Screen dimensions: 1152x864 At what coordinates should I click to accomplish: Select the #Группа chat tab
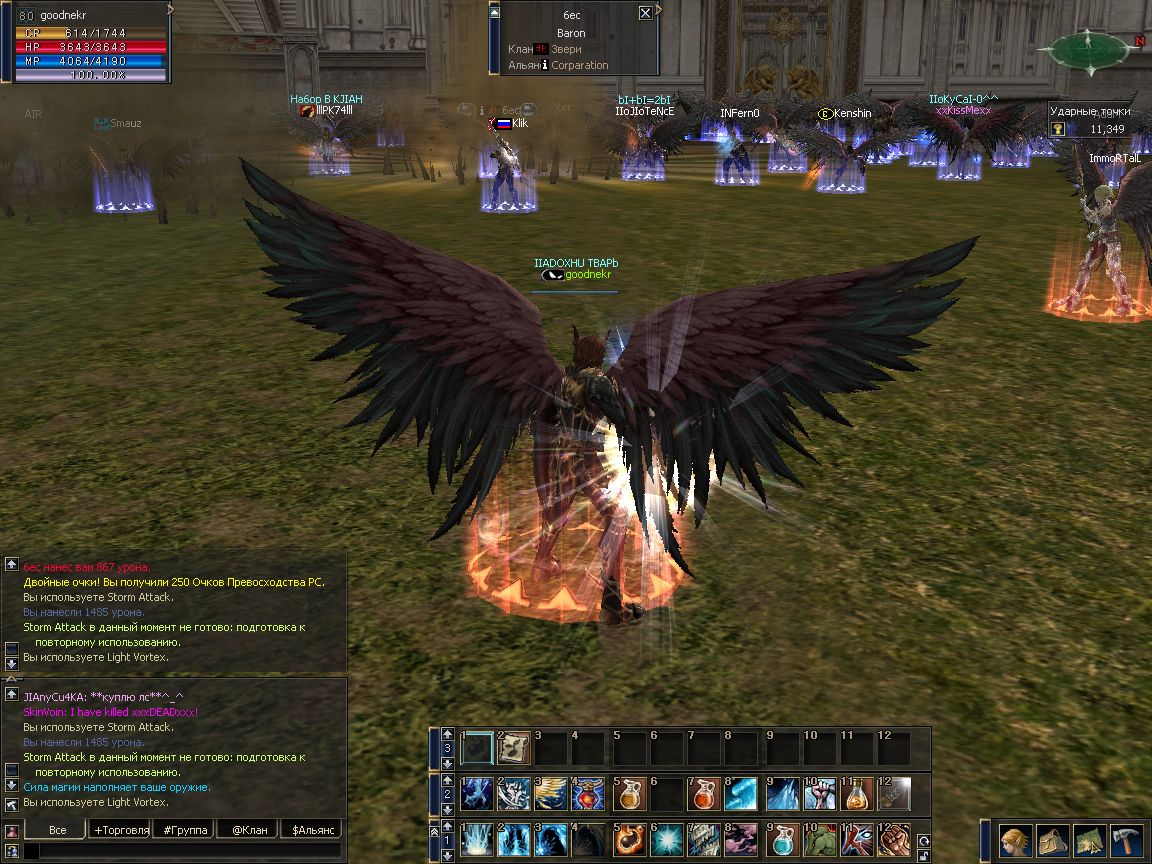pos(185,830)
